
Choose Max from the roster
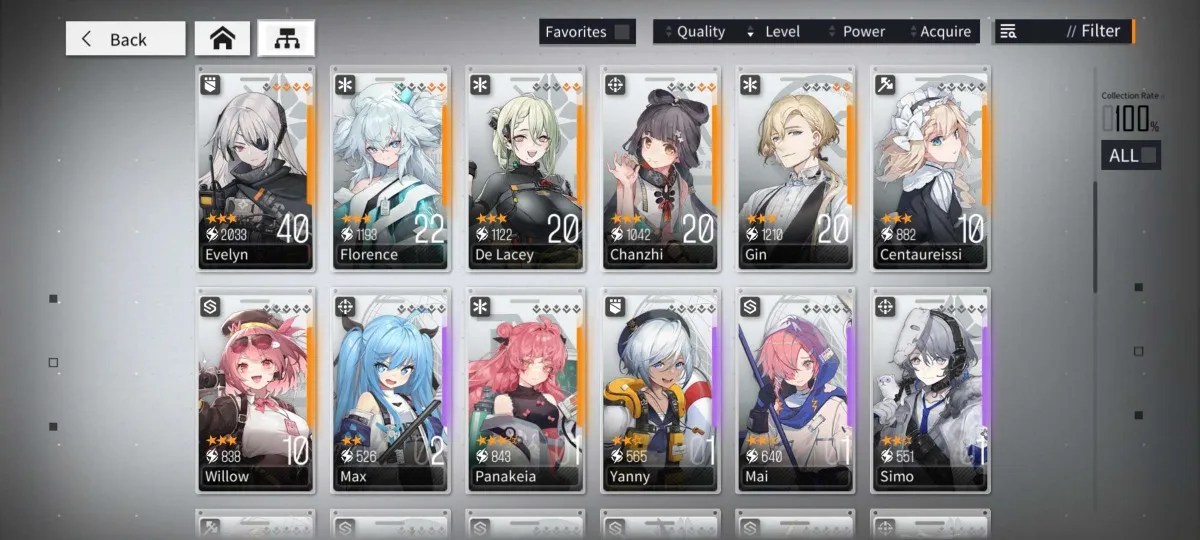click(x=390, y=390)
